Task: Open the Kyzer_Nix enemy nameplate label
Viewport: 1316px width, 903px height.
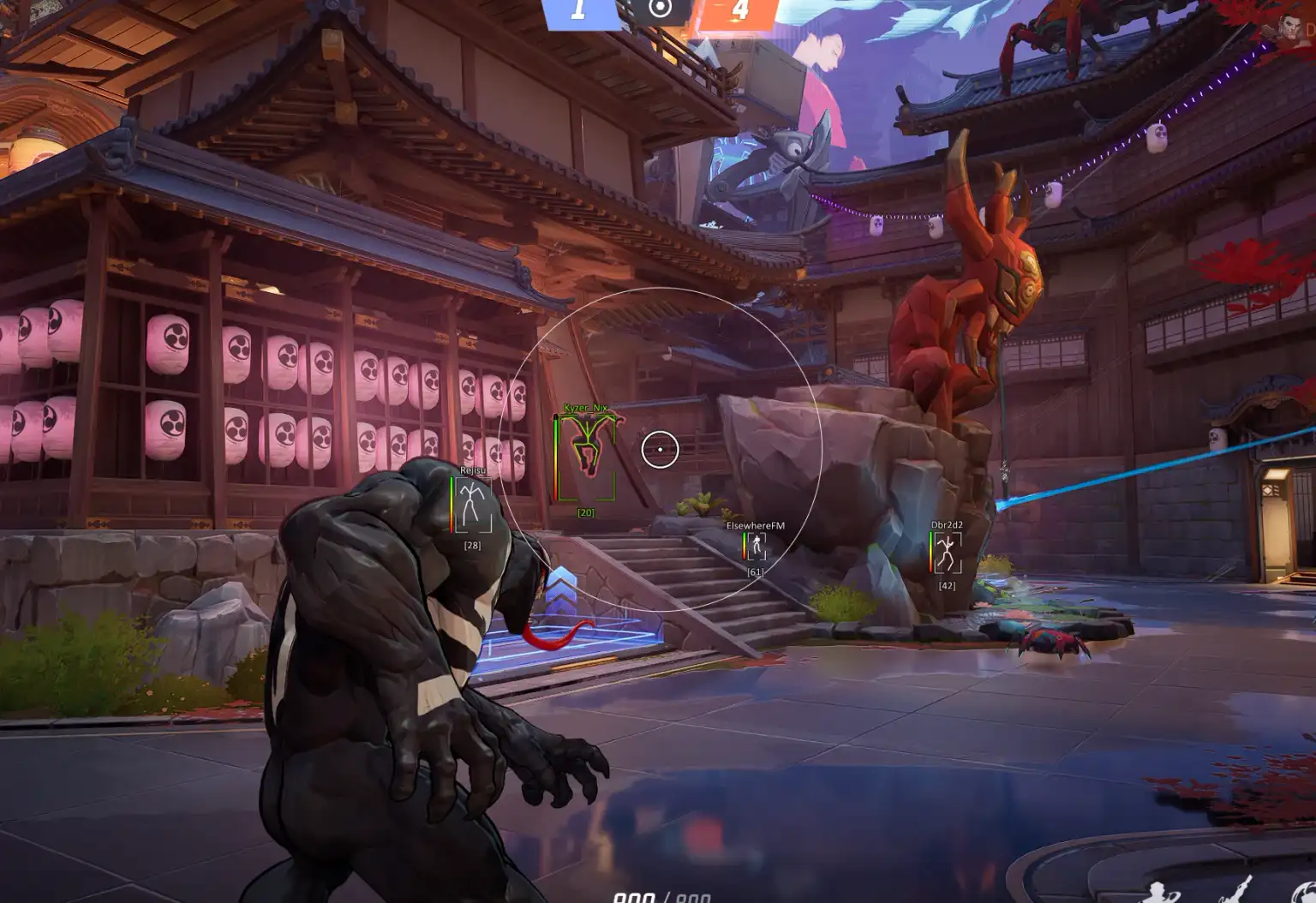Action: 586,409
